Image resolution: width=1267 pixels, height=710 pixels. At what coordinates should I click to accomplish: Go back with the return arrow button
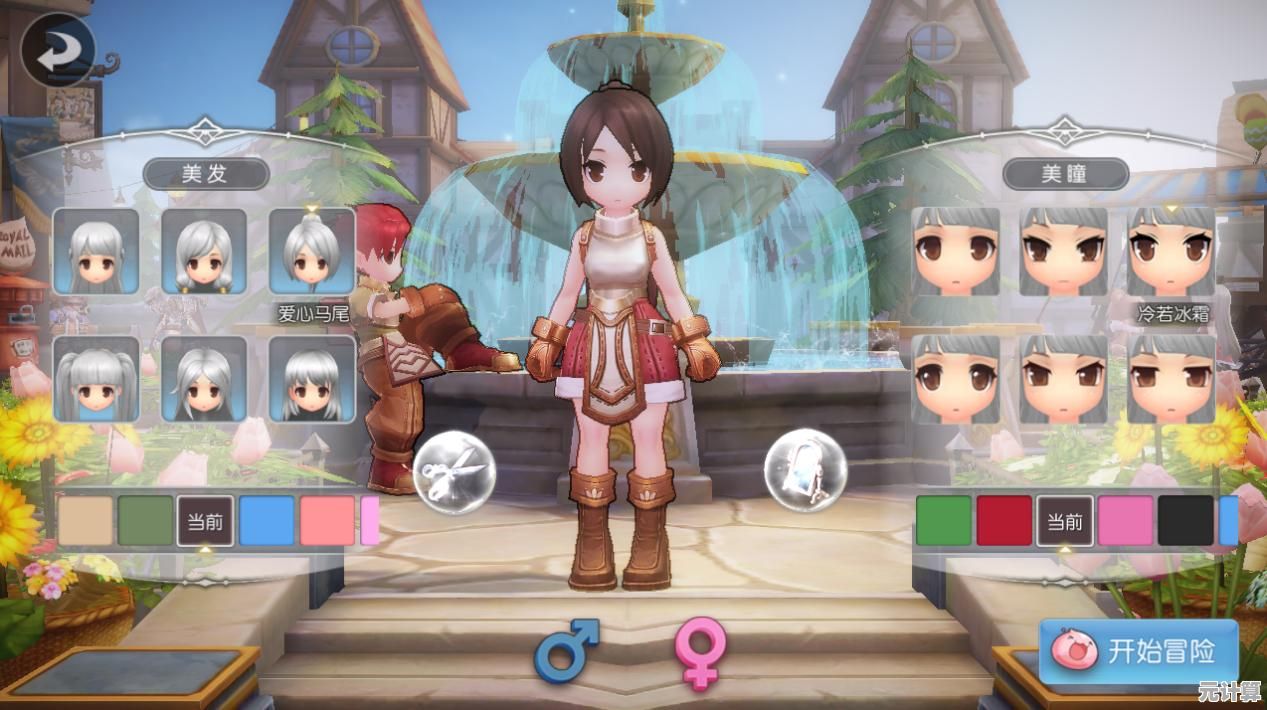[x=58, y=49]
